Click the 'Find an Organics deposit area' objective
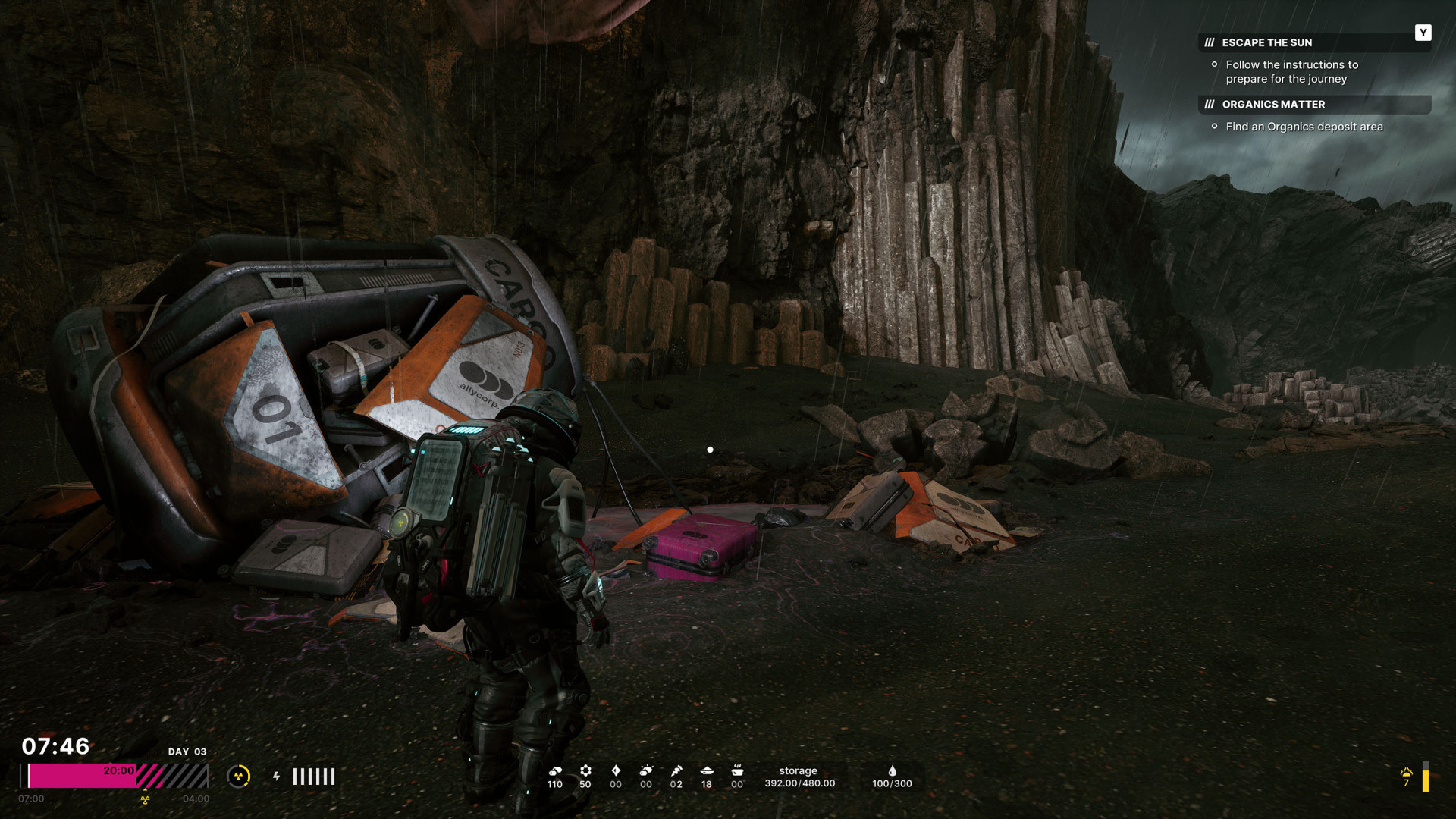This screenshot has height=819, width=1456. 1304,127
